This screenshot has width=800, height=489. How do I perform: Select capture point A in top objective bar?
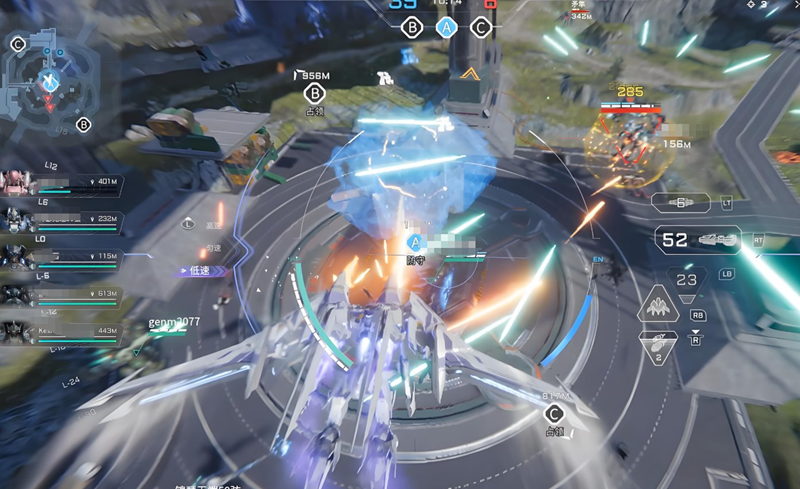coord(446,28)
